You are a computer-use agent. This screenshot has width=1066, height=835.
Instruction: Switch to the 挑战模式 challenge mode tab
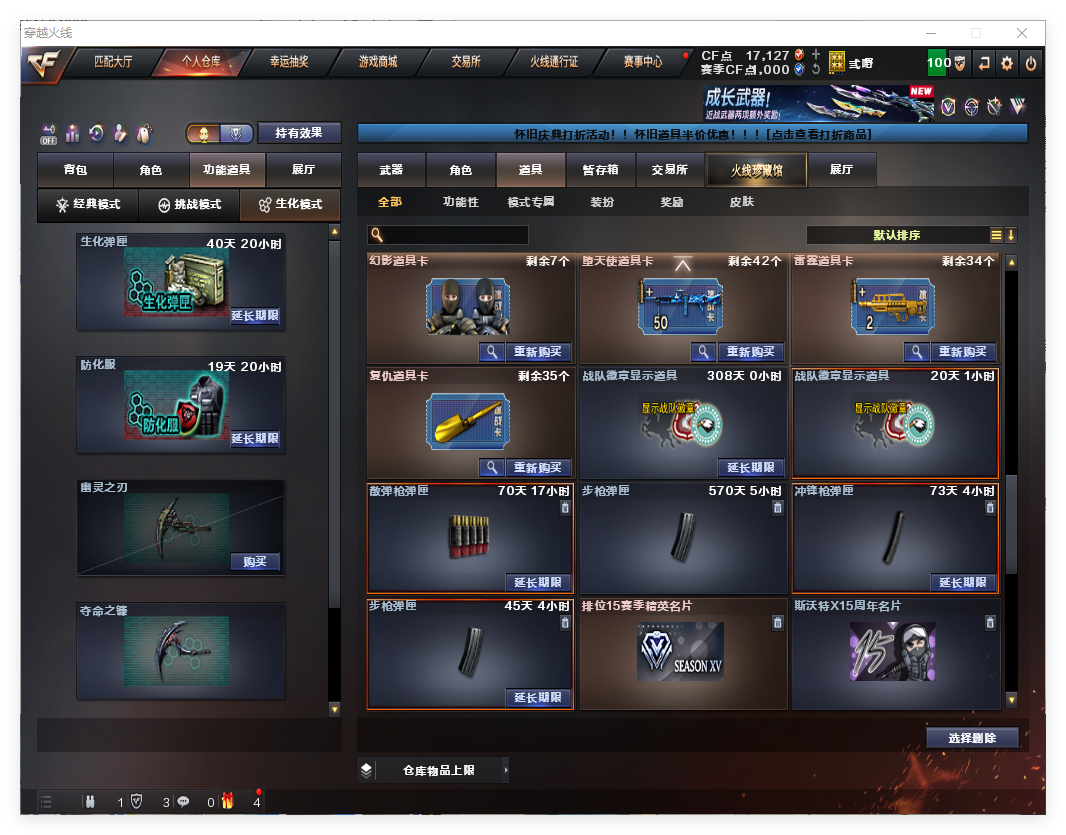189,205
